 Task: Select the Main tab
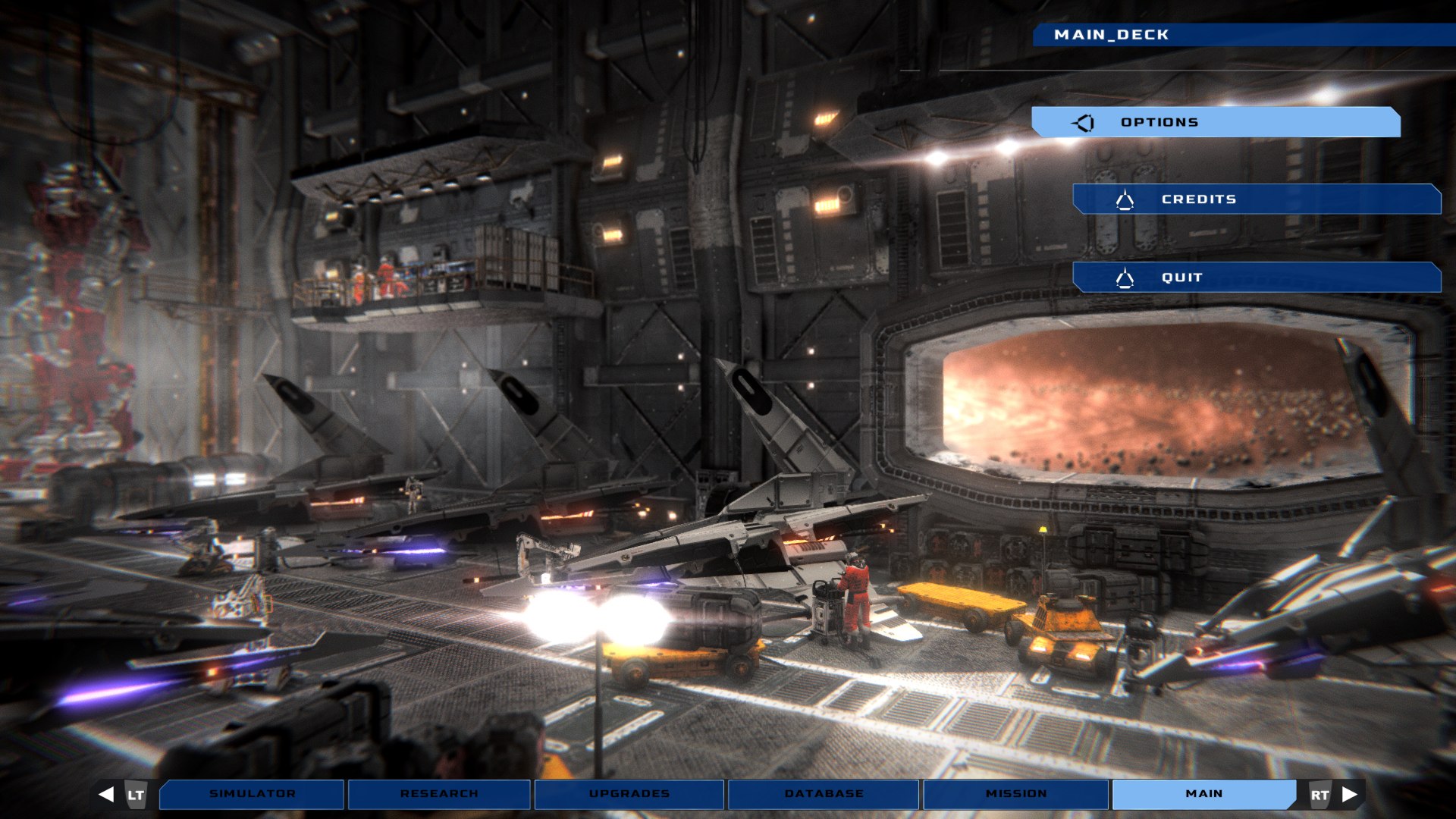pos(1203,794)
